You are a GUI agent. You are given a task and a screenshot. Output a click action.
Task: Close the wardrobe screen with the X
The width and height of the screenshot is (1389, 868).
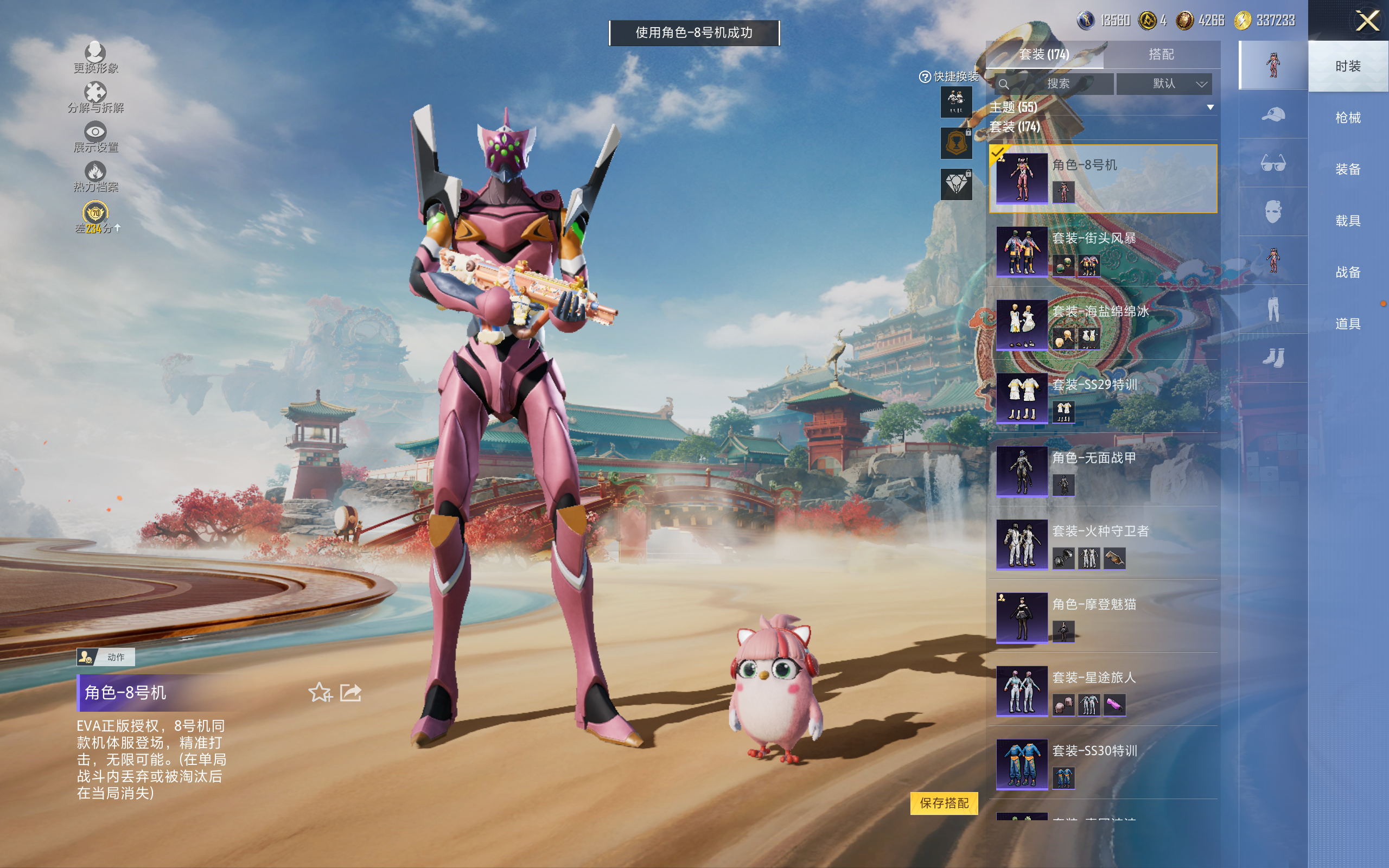[1367, 21]
